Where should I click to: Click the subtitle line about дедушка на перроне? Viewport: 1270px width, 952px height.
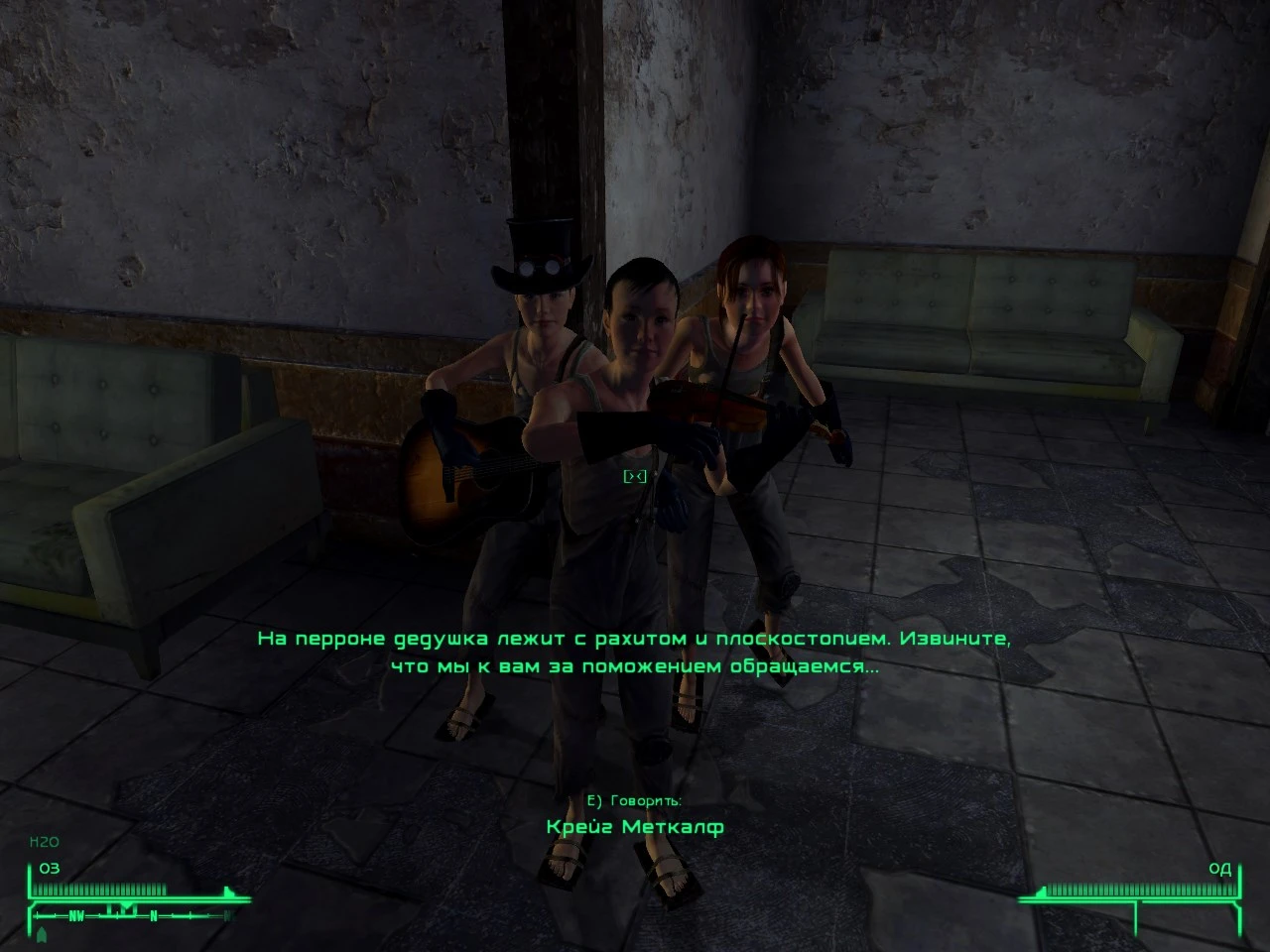point(636,639)
